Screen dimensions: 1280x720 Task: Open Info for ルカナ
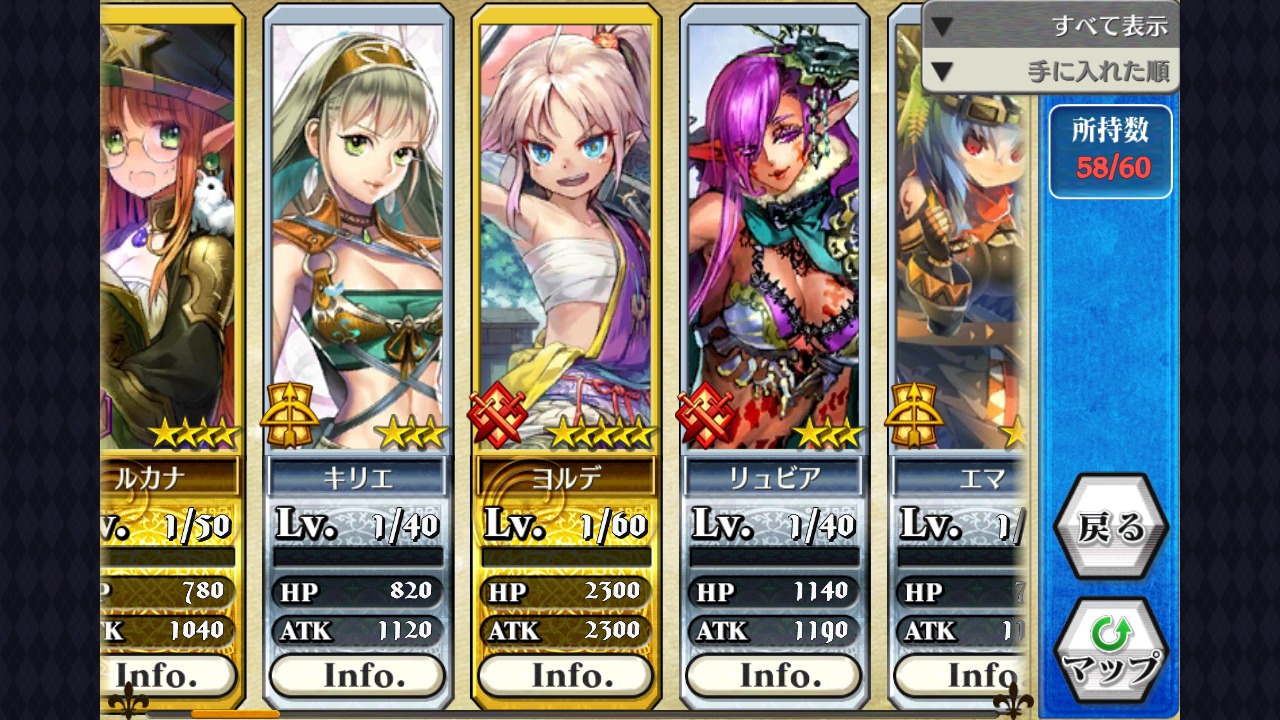tap(168, 676)
